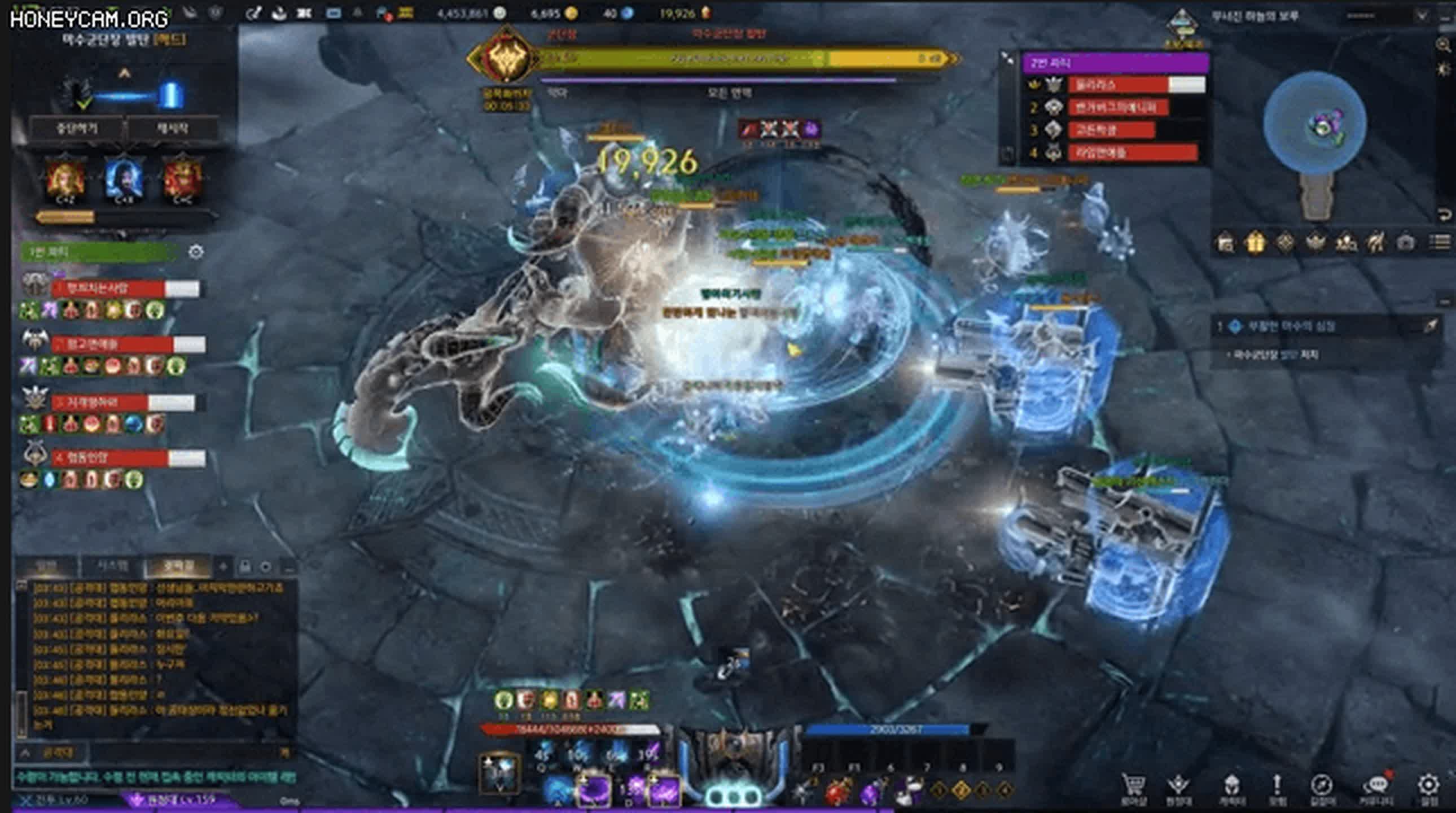1456x813 pixels.
Task: Open party frame settings gear
Action: [196, 252]
